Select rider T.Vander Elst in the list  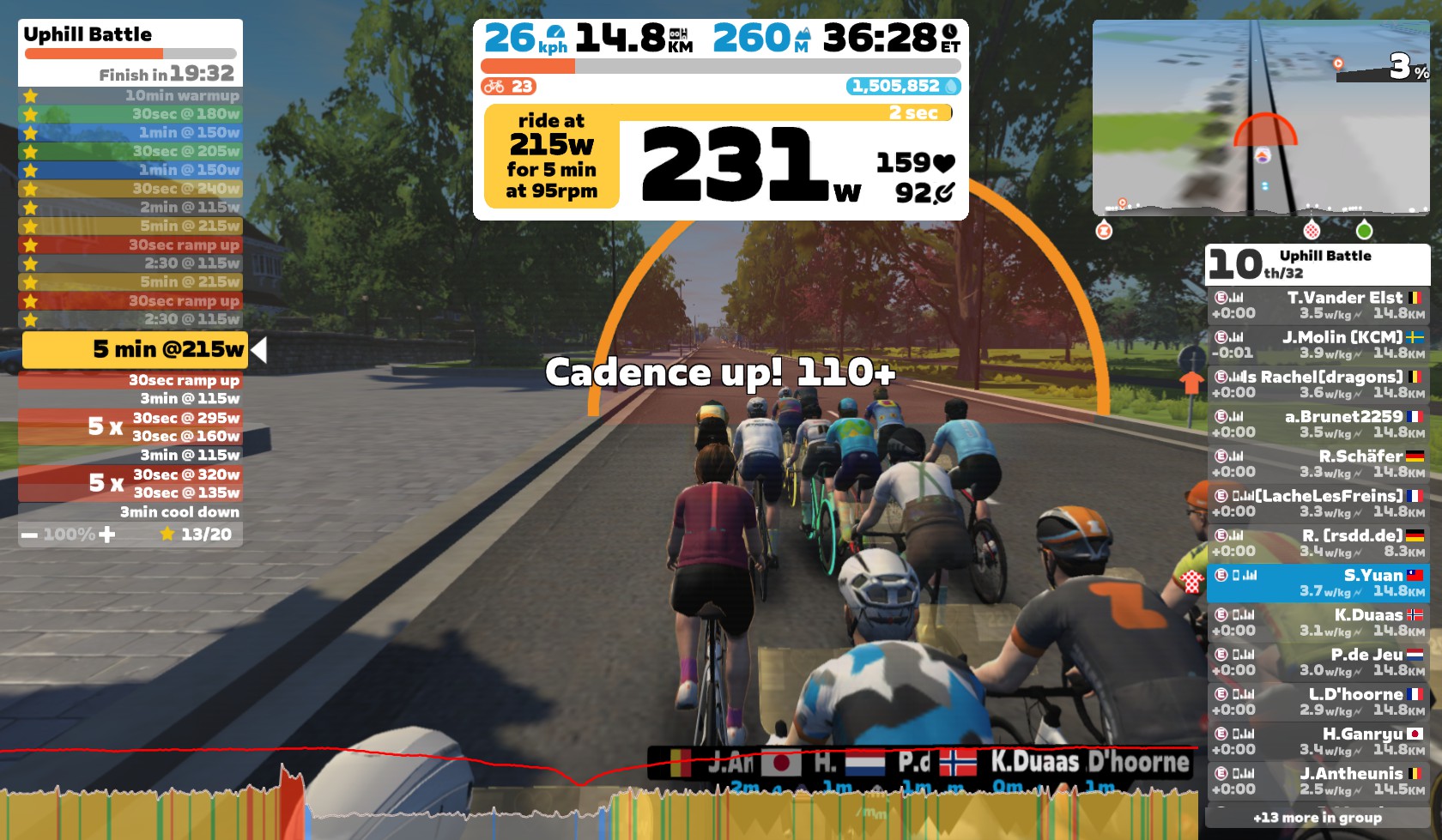[x=1318, y=305]
